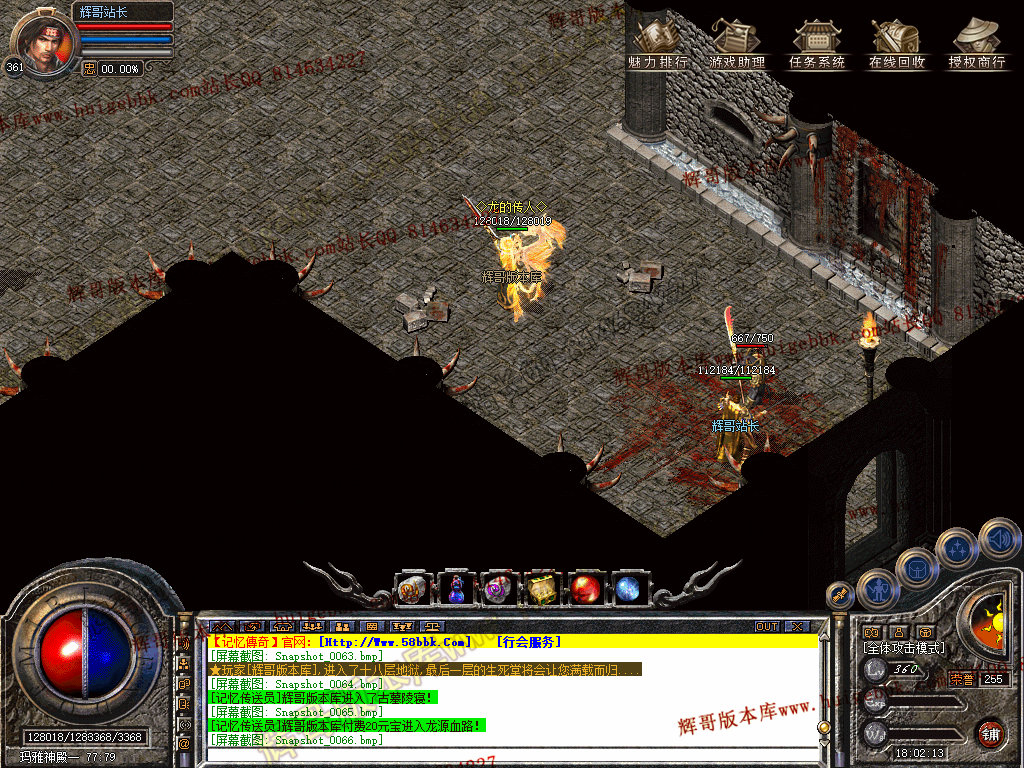Open the 魅力排行 charm ranking menu
Viewport: 1024px width, 768px height.
tap(658, 45)
